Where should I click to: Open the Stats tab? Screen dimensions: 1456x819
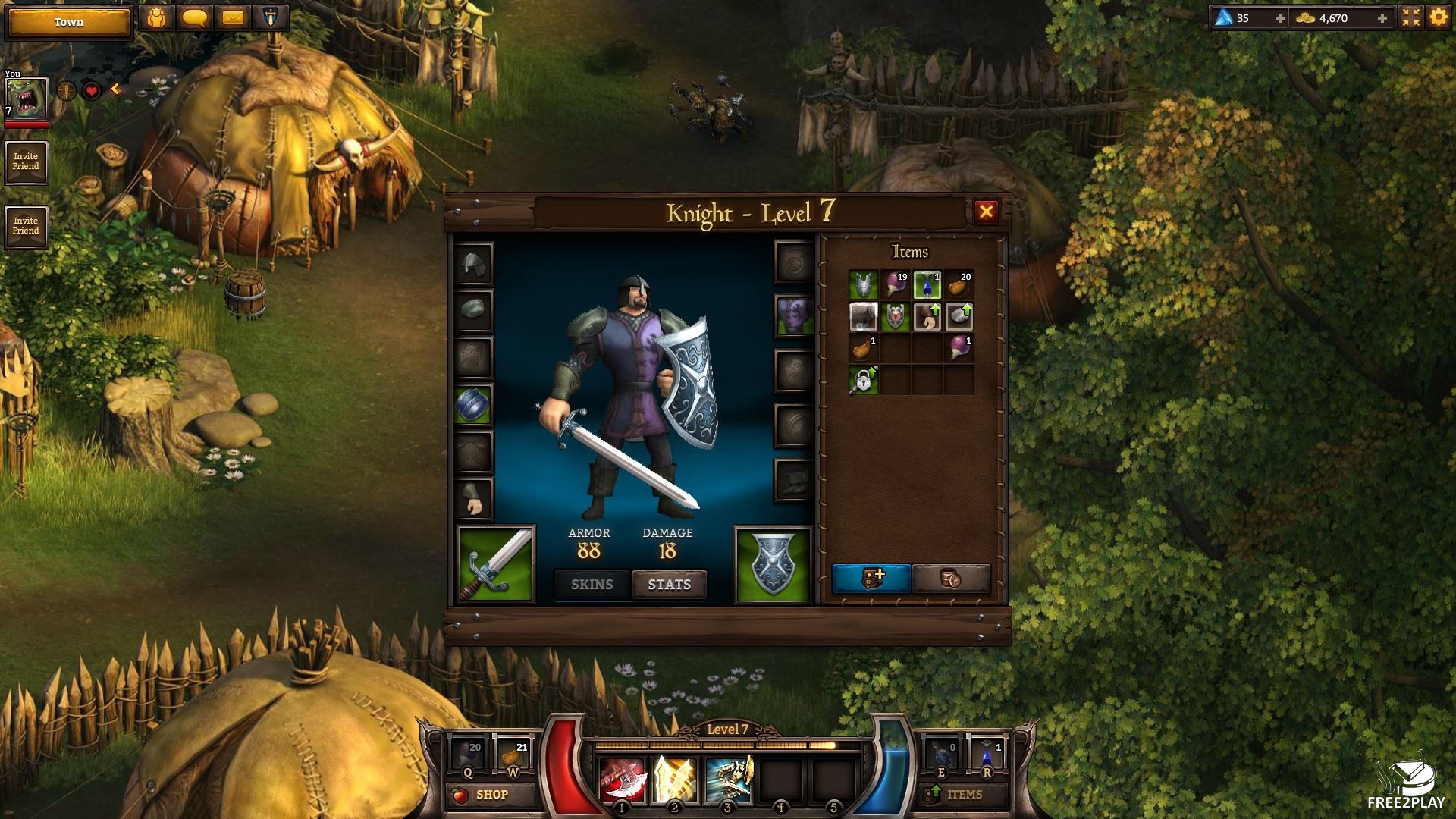(x=669, y=585)
